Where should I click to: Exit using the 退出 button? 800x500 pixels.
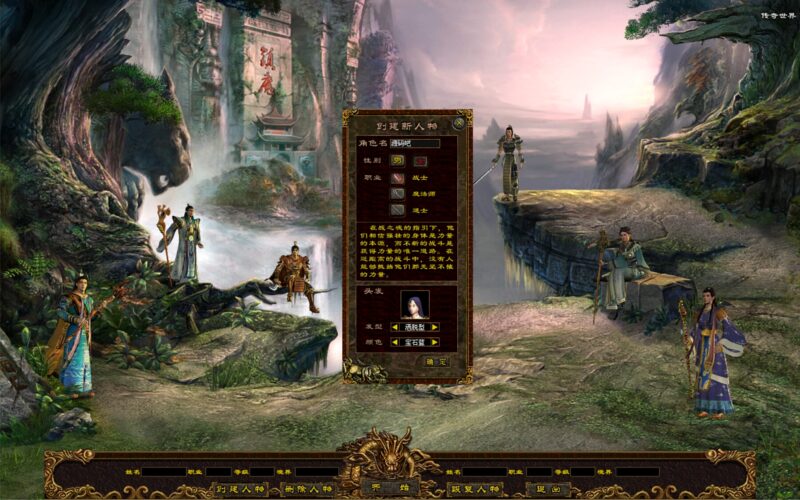(x=547, y=489)
